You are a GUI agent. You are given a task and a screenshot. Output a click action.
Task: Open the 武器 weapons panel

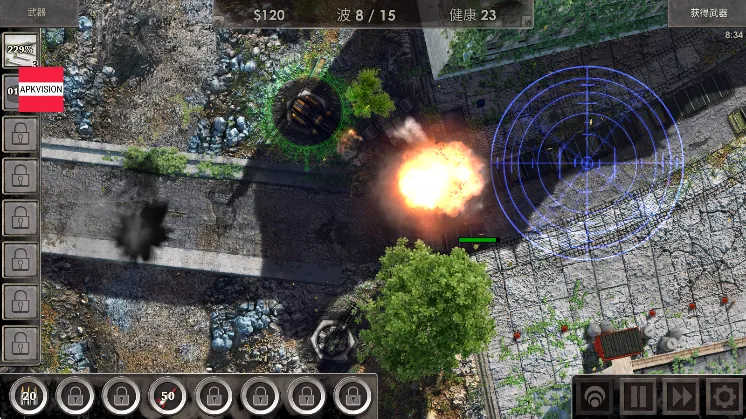point(37,12)
